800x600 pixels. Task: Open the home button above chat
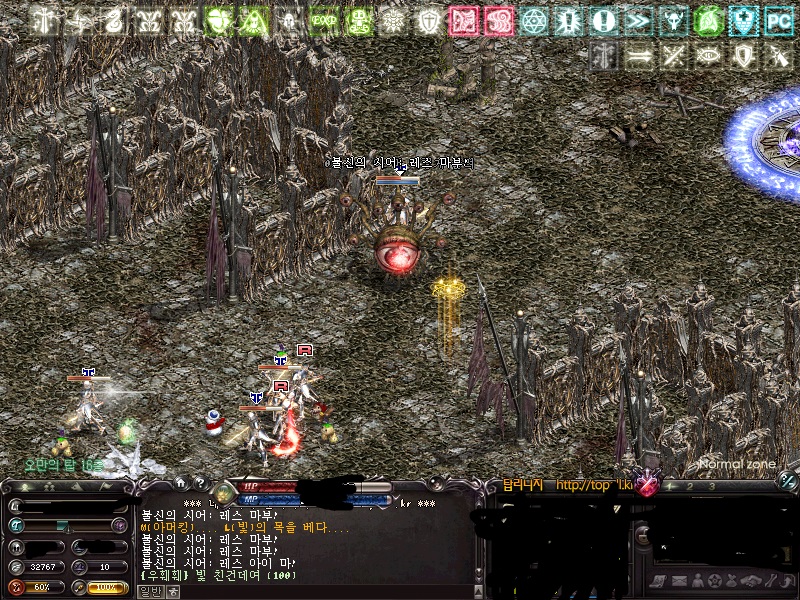180,482
